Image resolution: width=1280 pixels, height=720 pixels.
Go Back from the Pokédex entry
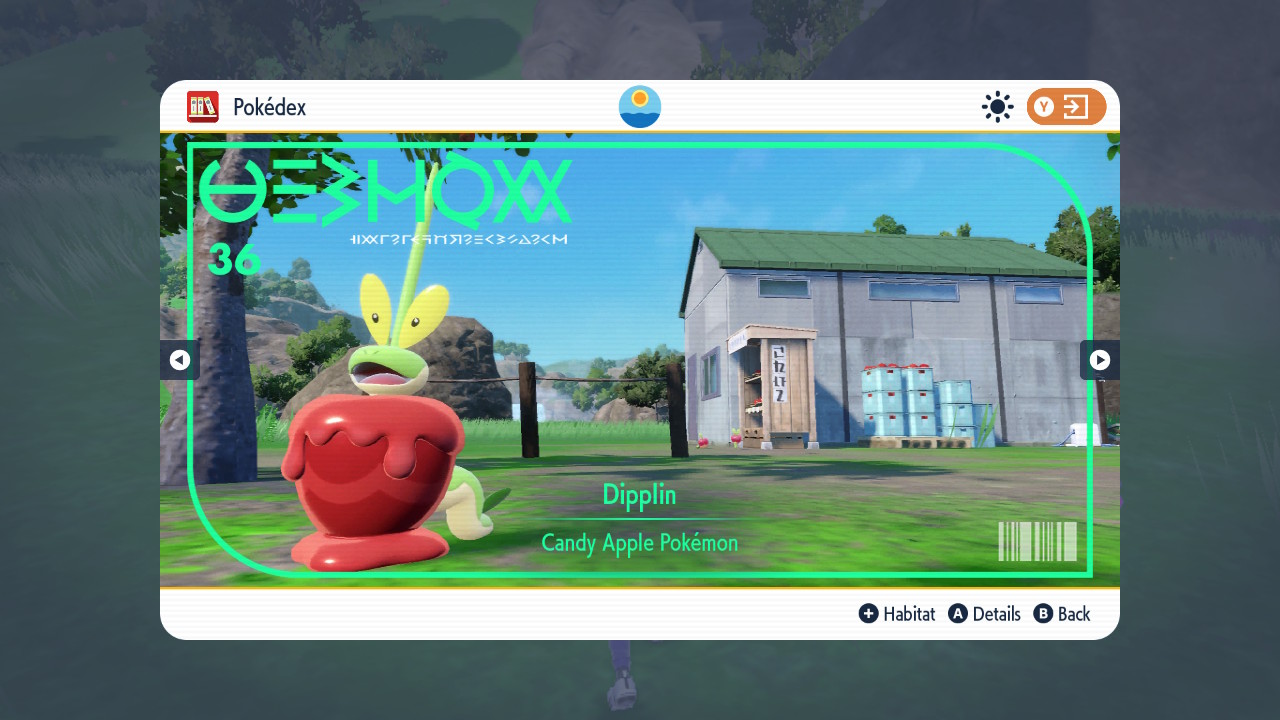tap(1073, 614)
